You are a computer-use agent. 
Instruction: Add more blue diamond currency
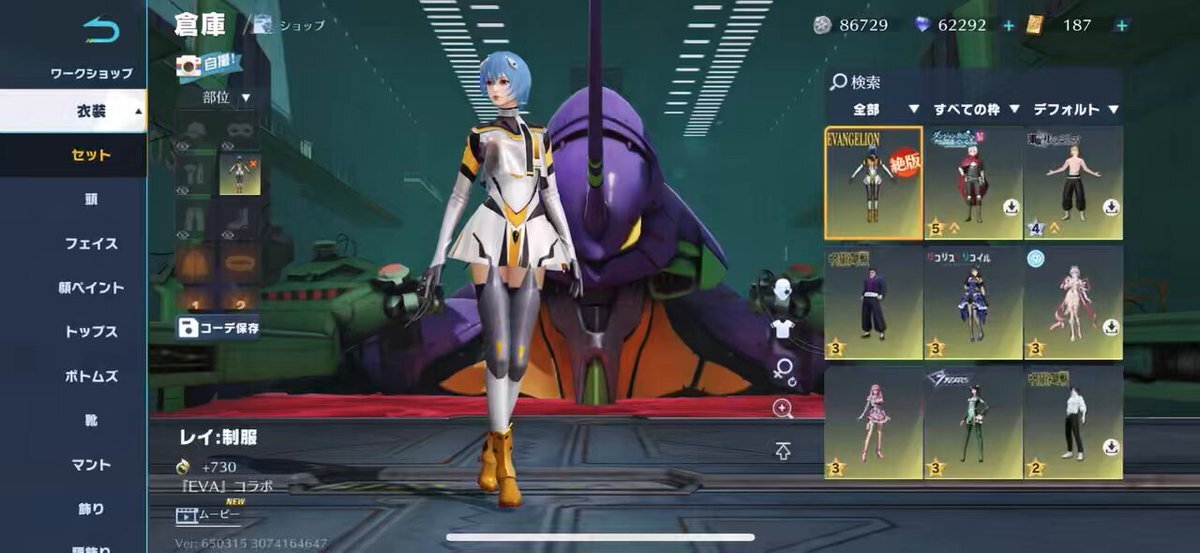(1008, 25)
